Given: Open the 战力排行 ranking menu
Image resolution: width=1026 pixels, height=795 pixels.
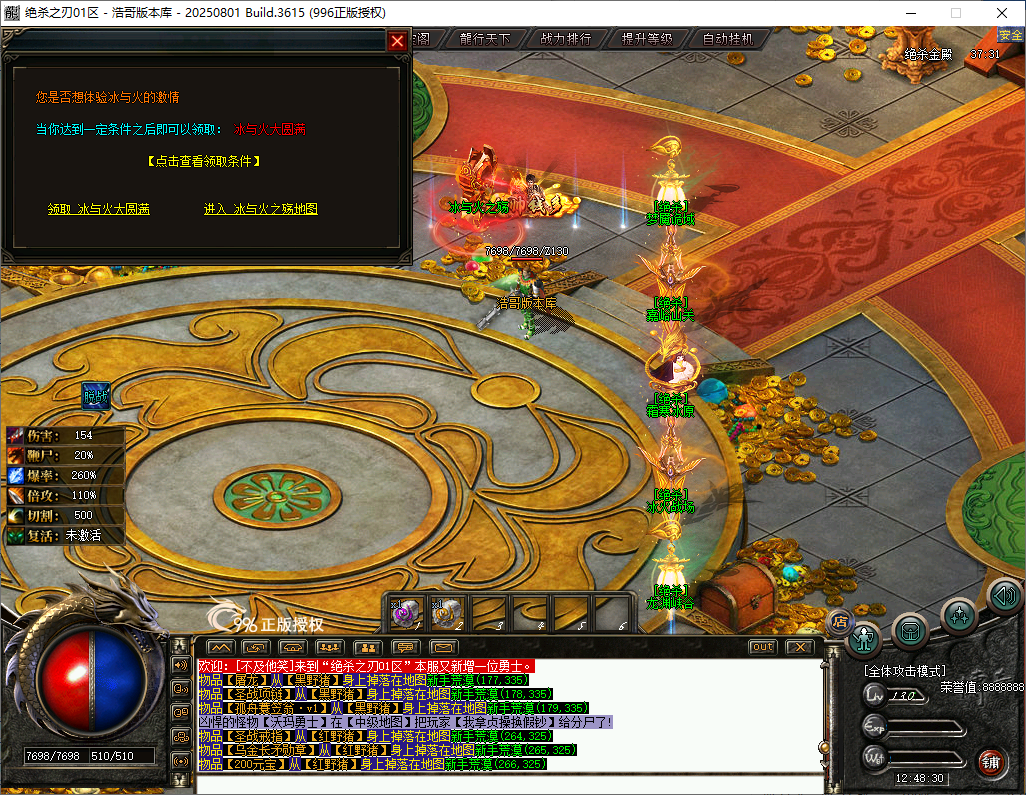Looking at the screenshot, I should (x=566, y=39).
